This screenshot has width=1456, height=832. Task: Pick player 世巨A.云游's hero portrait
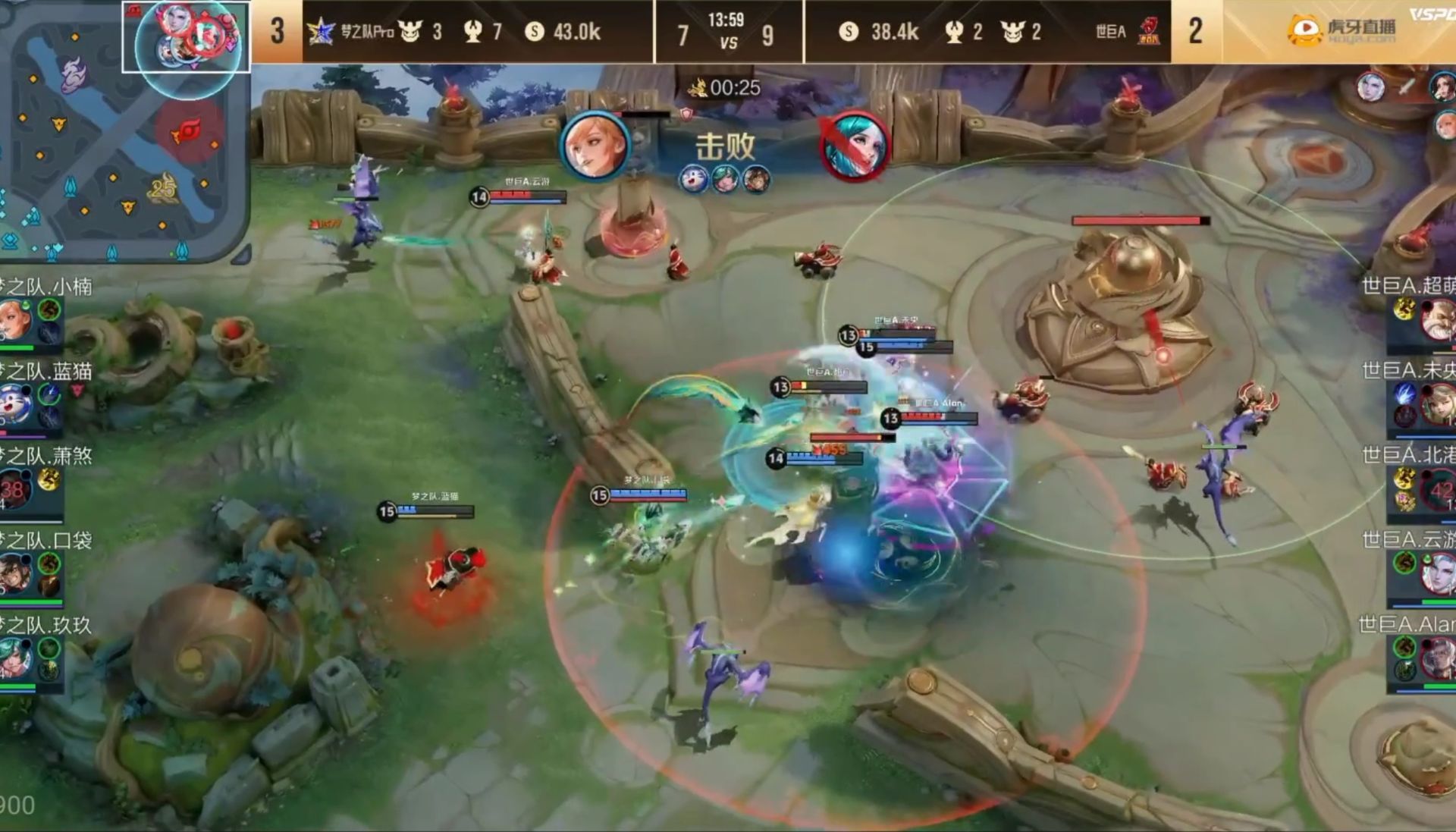[1439, 574]
